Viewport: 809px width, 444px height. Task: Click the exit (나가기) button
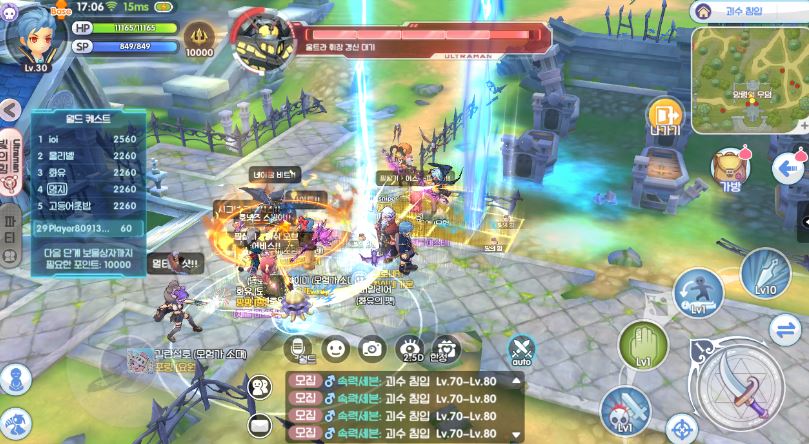(x=664, y=117)
